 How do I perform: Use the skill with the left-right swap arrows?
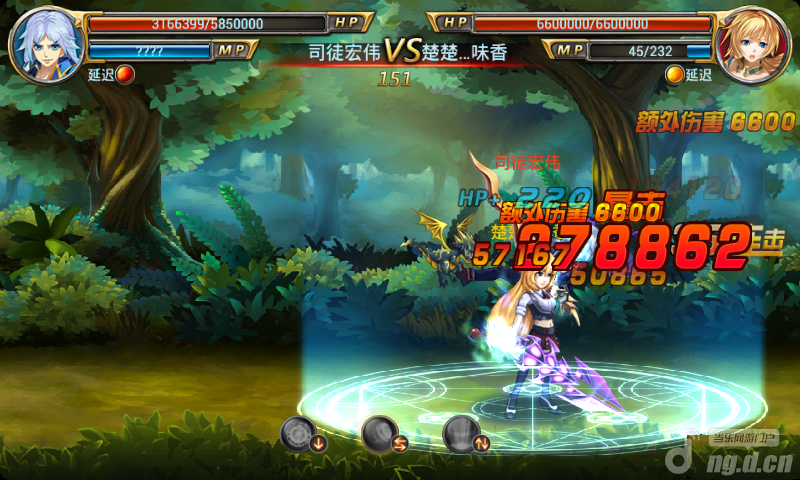click(x=381, y=434)
